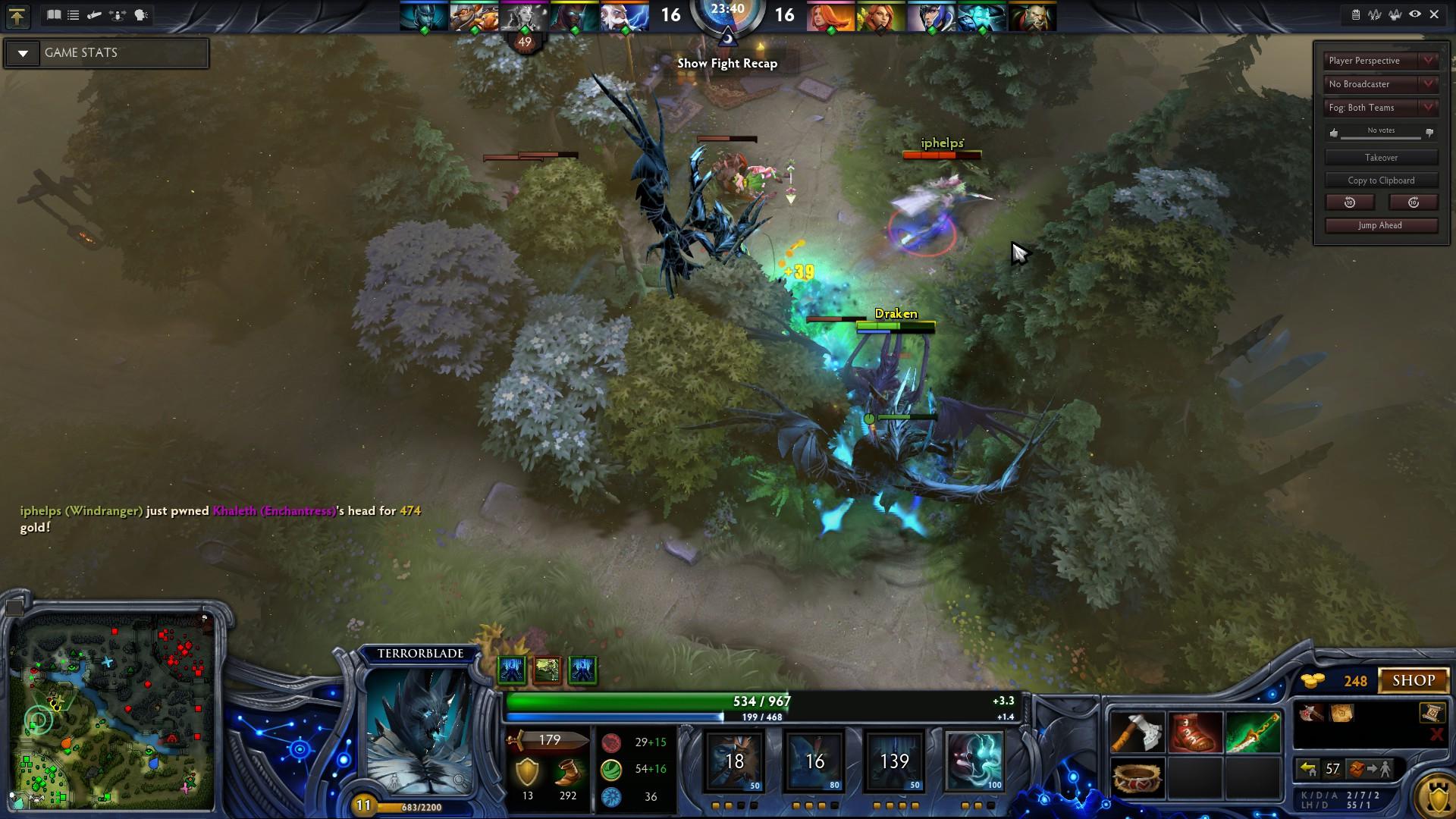Show the fight recap
1456x819 pixels.
pyautogui.click(x=727, y=64)
